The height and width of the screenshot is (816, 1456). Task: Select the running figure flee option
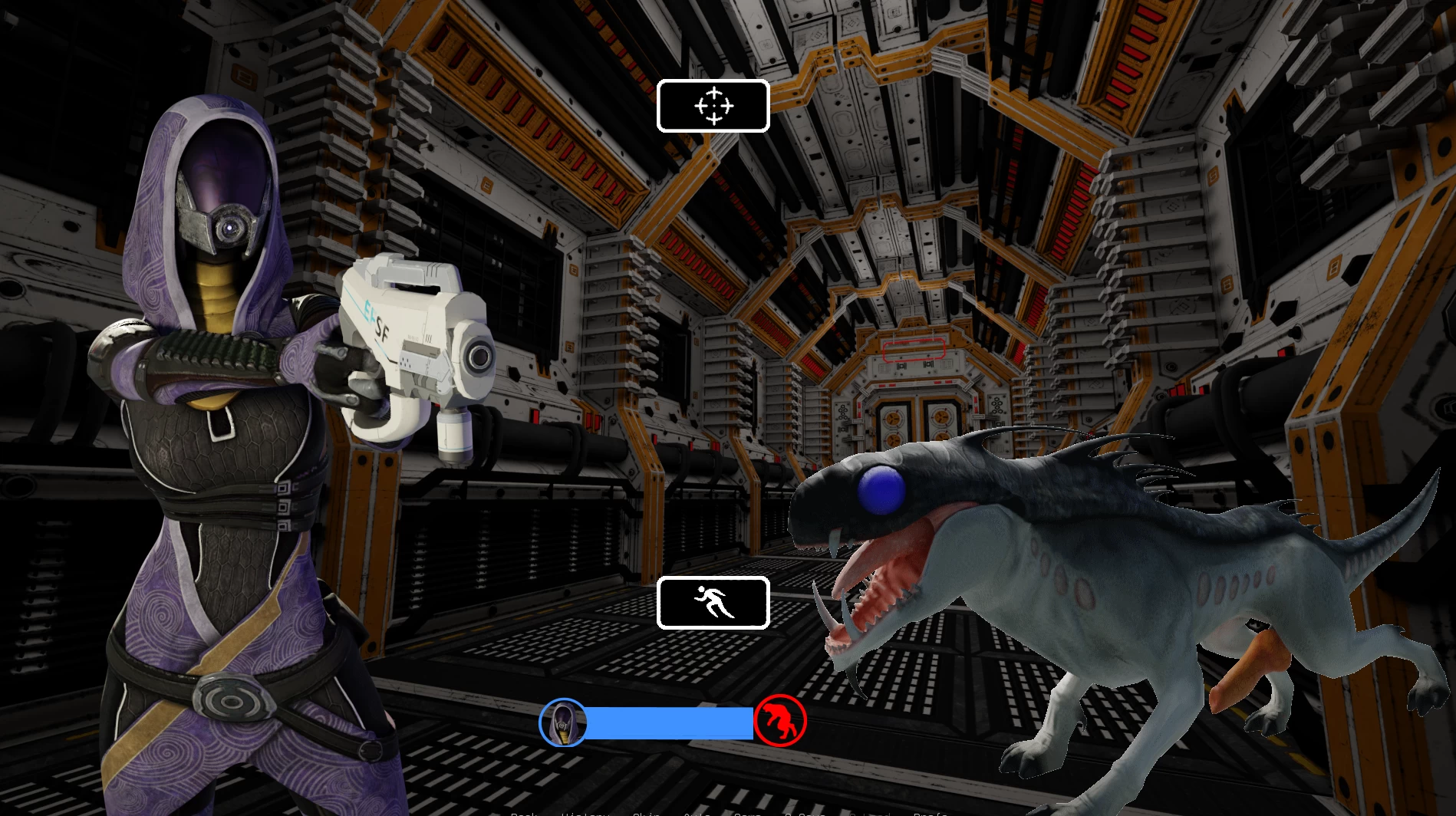[x=713, y=603]
